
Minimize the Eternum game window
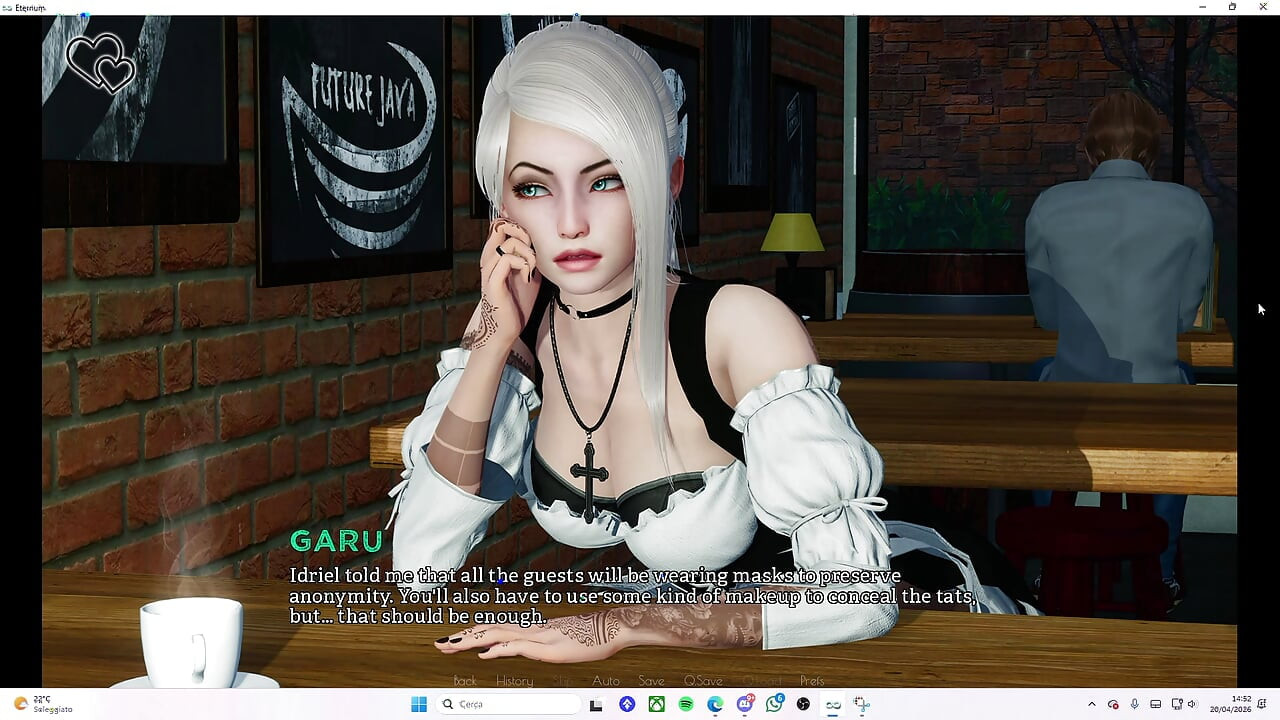click(x=1203, y=7)
